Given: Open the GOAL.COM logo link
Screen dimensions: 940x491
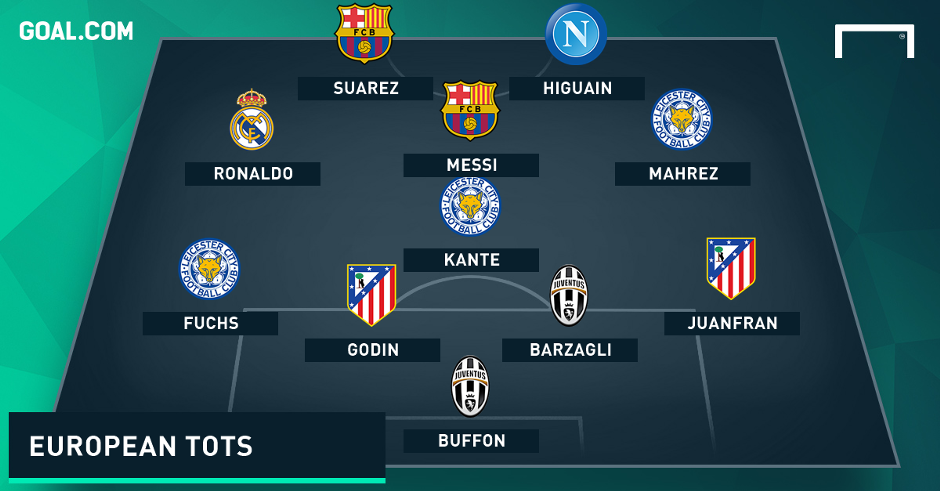Looking at the screenshot, I should tap(76, 31).
